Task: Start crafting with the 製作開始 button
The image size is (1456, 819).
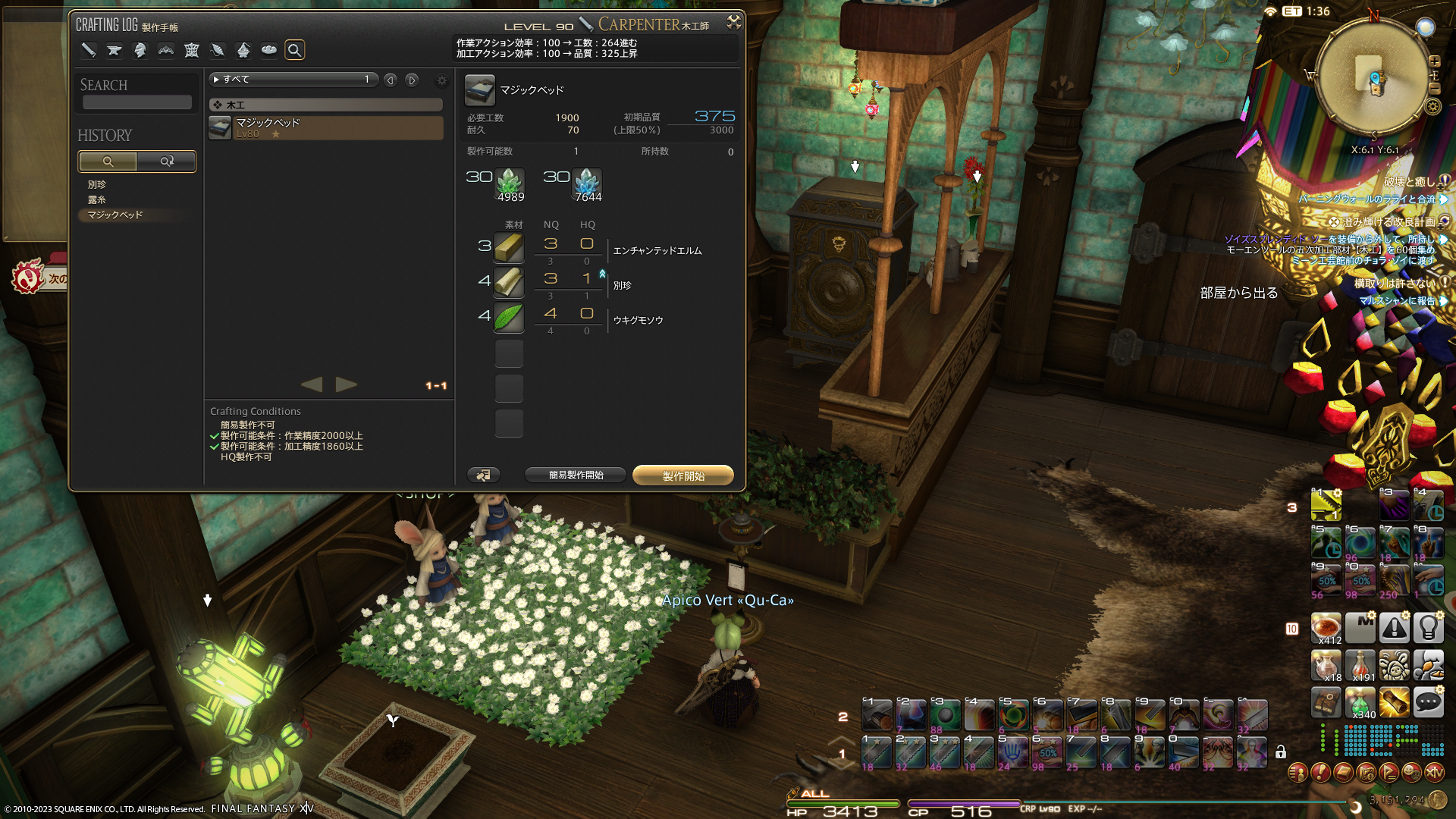Action: 682,475
